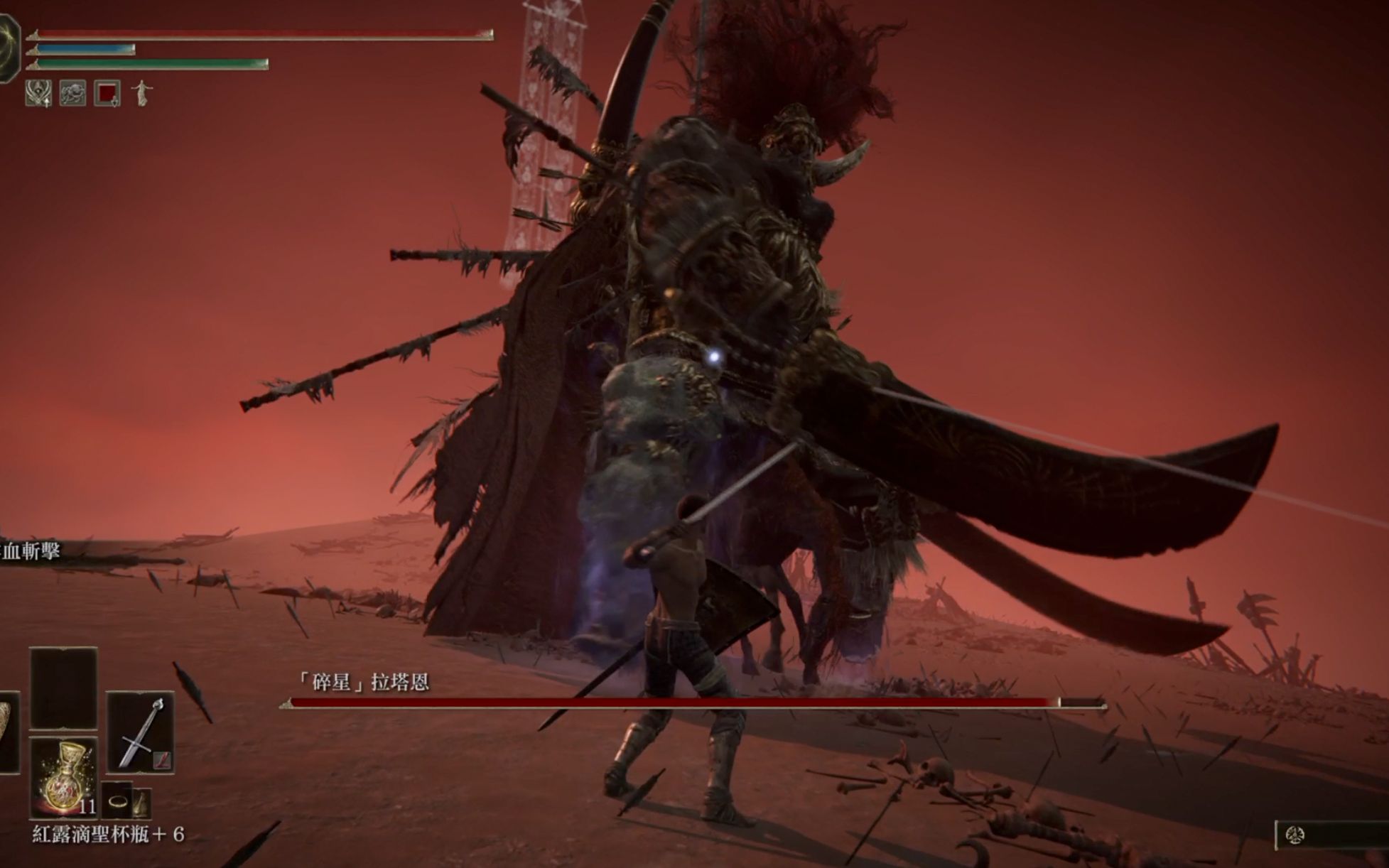Click the red square status effect icon
This screenshot has height=868, width=1389.
107,93
